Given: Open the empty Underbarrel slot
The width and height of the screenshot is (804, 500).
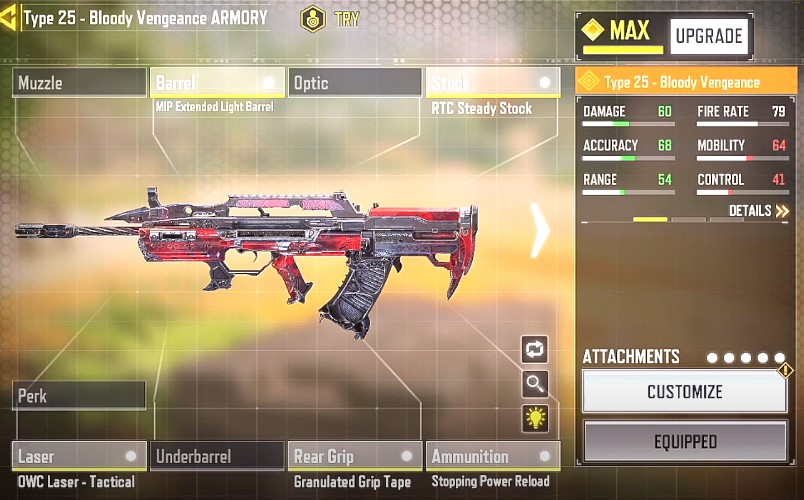Looking at the screenshot, I should point(217,457).
